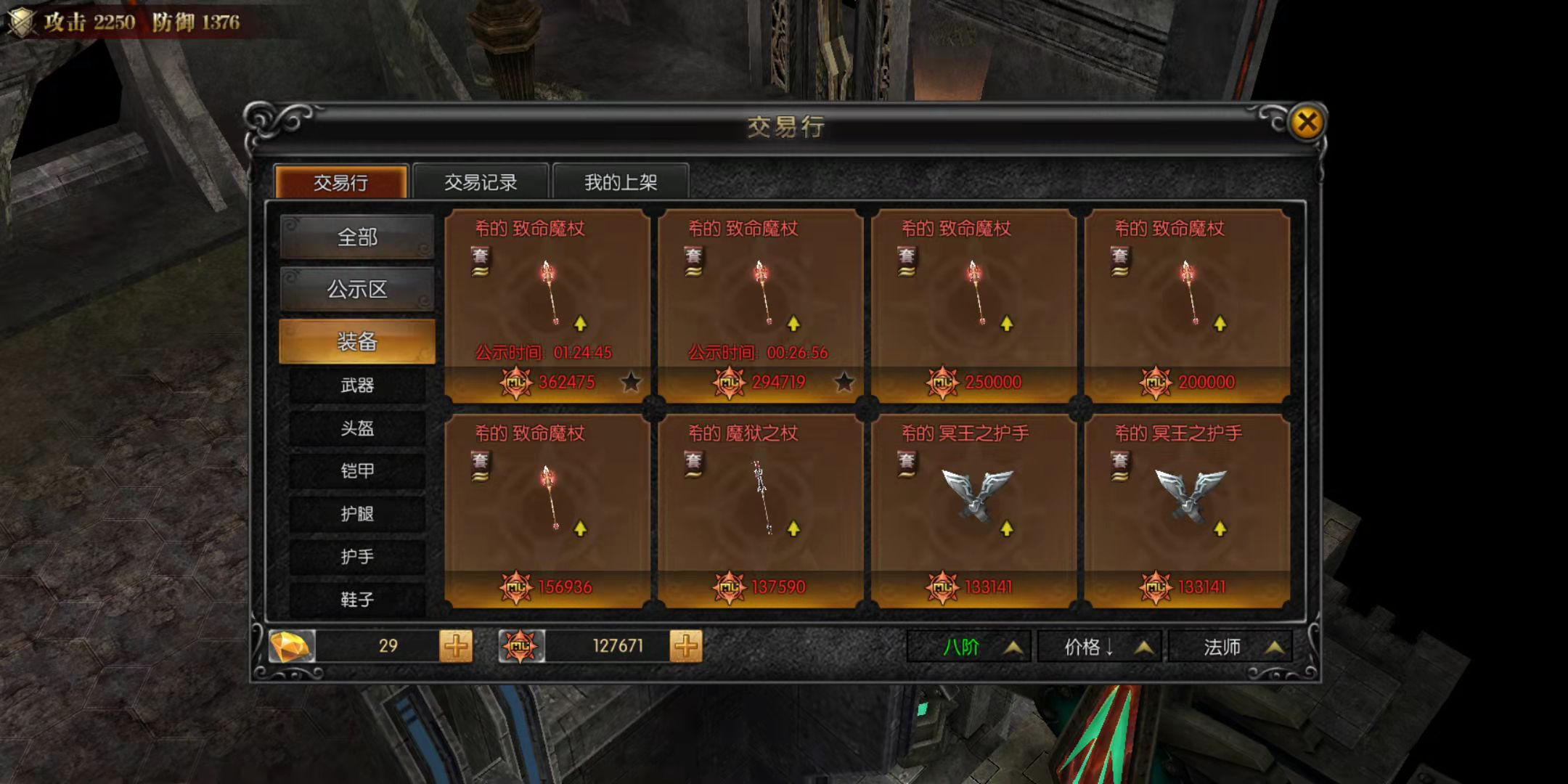Pick the 致命魔杖 listing priced 250000

tap(974, 305)
